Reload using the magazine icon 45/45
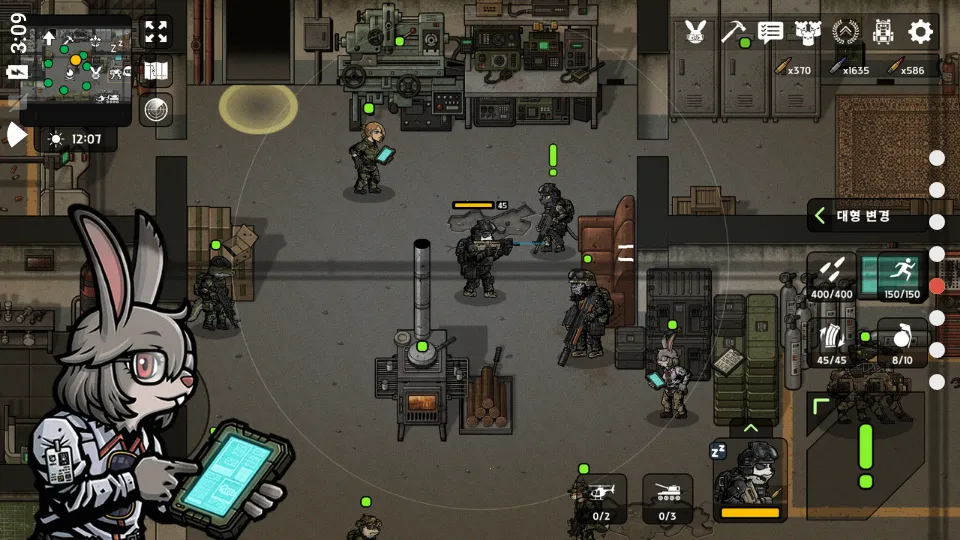The height and width of the screenshot is (540, 960). (832, 342)
